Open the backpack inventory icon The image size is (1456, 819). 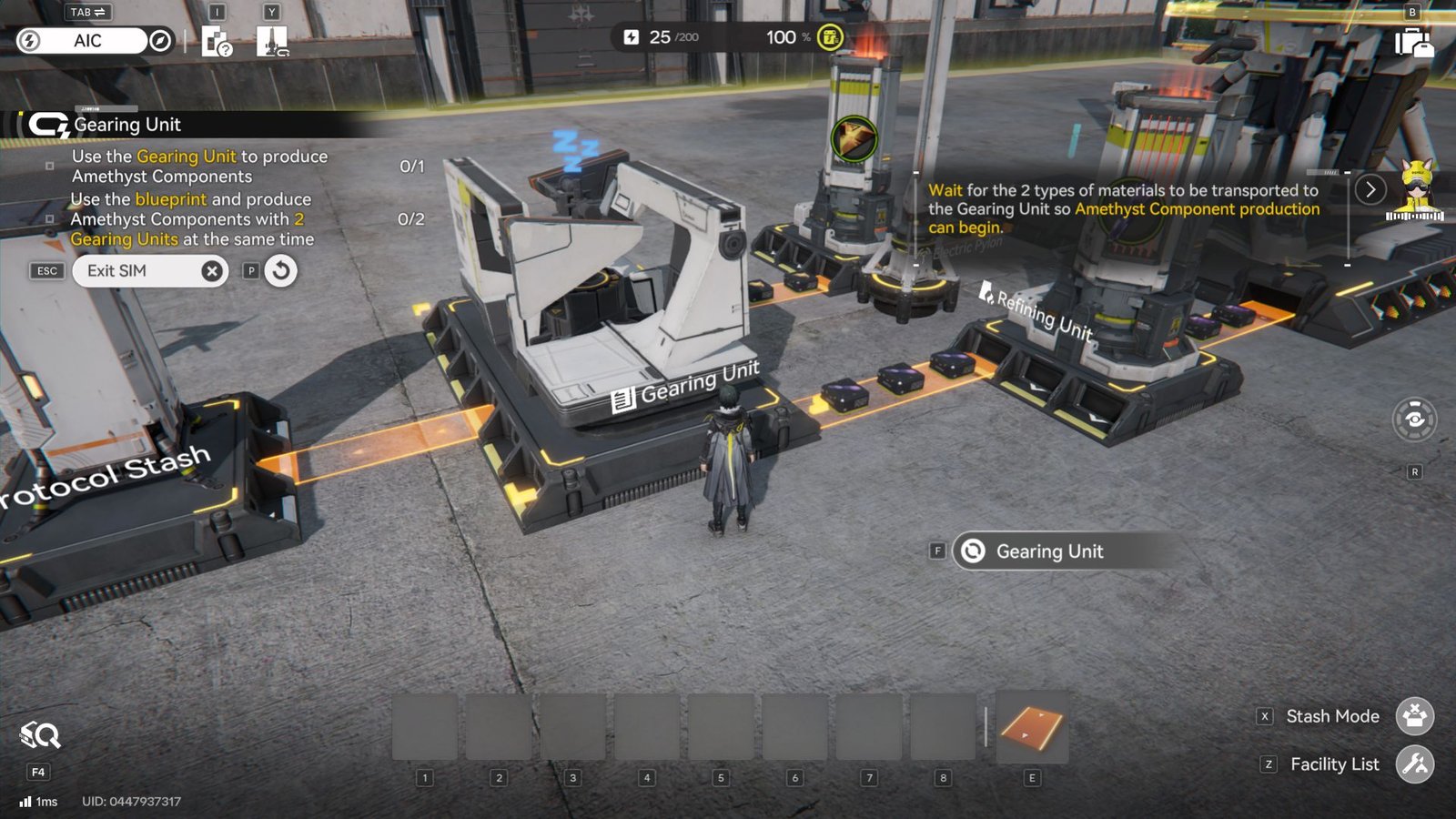1413,42
